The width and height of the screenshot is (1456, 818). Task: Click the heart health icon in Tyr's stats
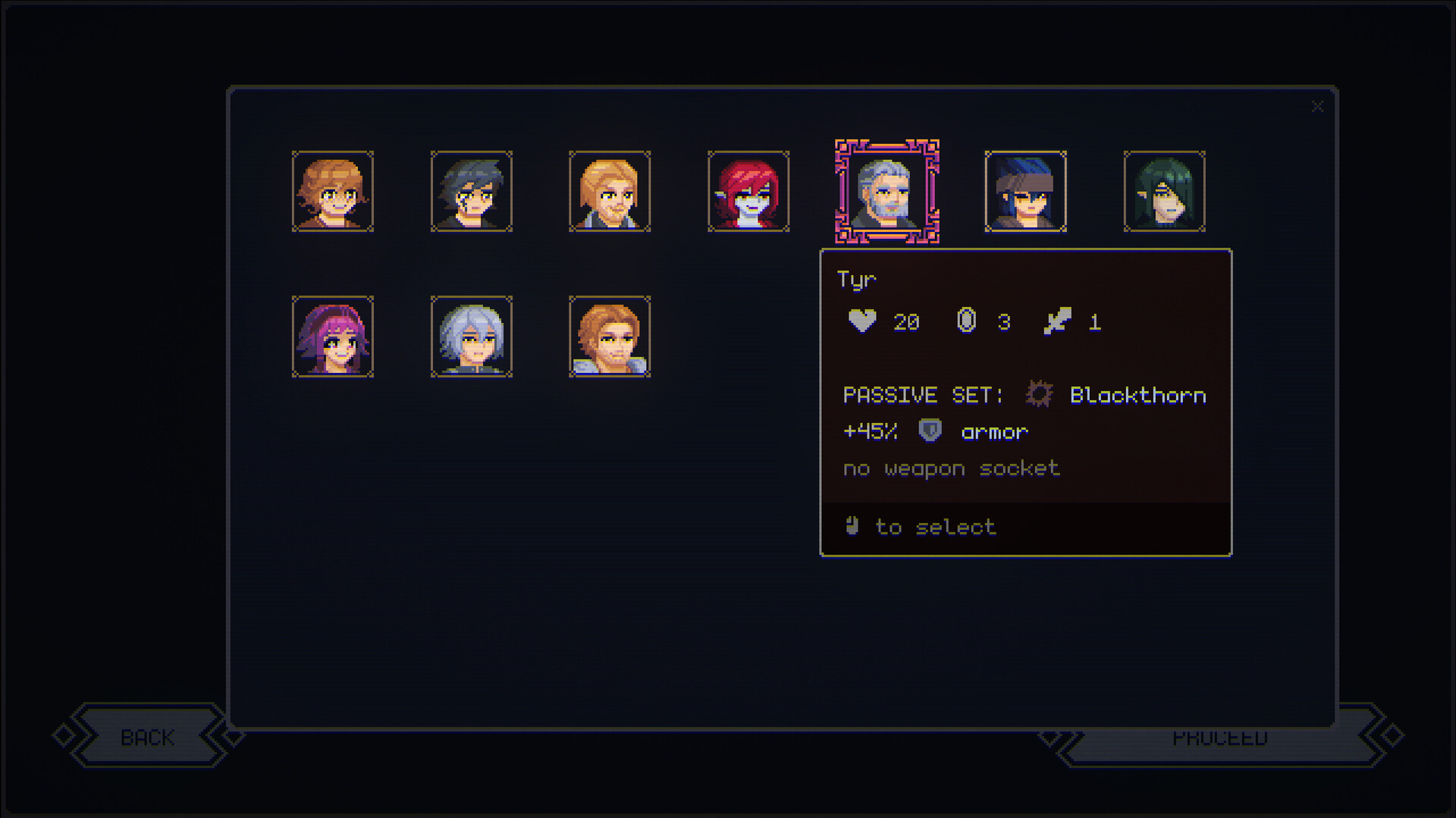(x=862, y=320)
